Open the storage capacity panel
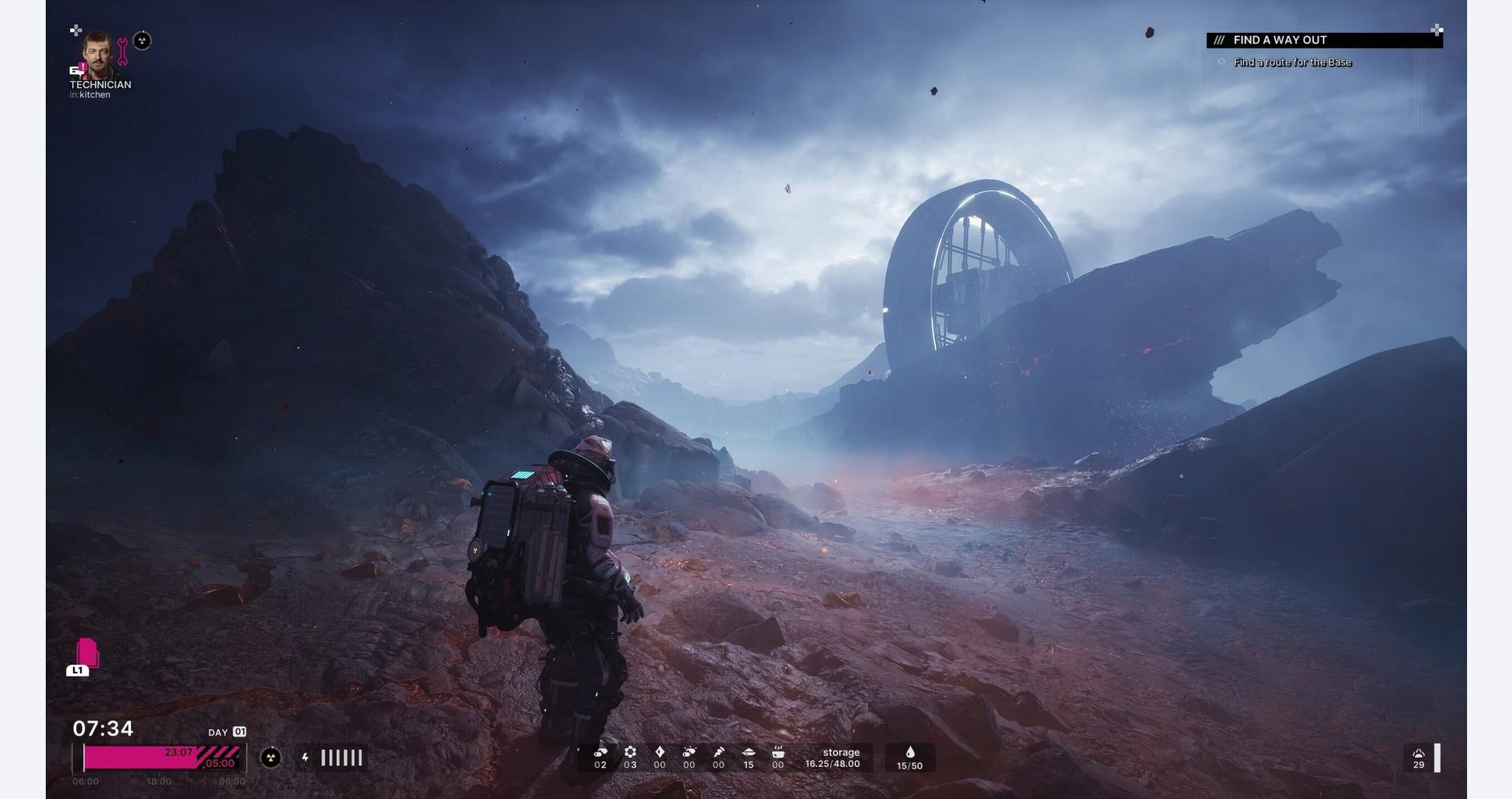This screenshot has height=799, width=1512. pos(832,758)
